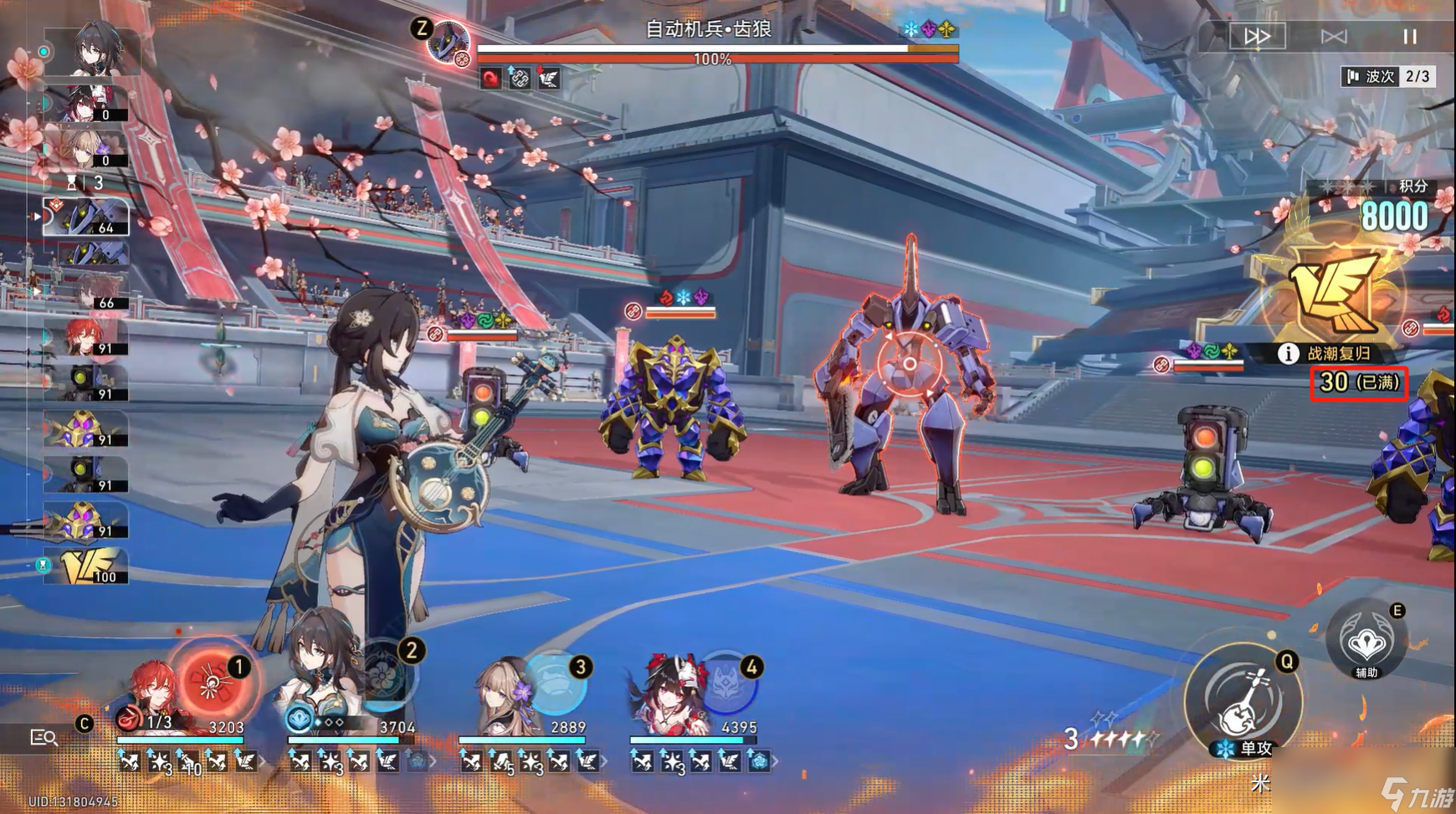Toggle the auto-battle button
1456x814 pixels.
[x=1333, y=36]
